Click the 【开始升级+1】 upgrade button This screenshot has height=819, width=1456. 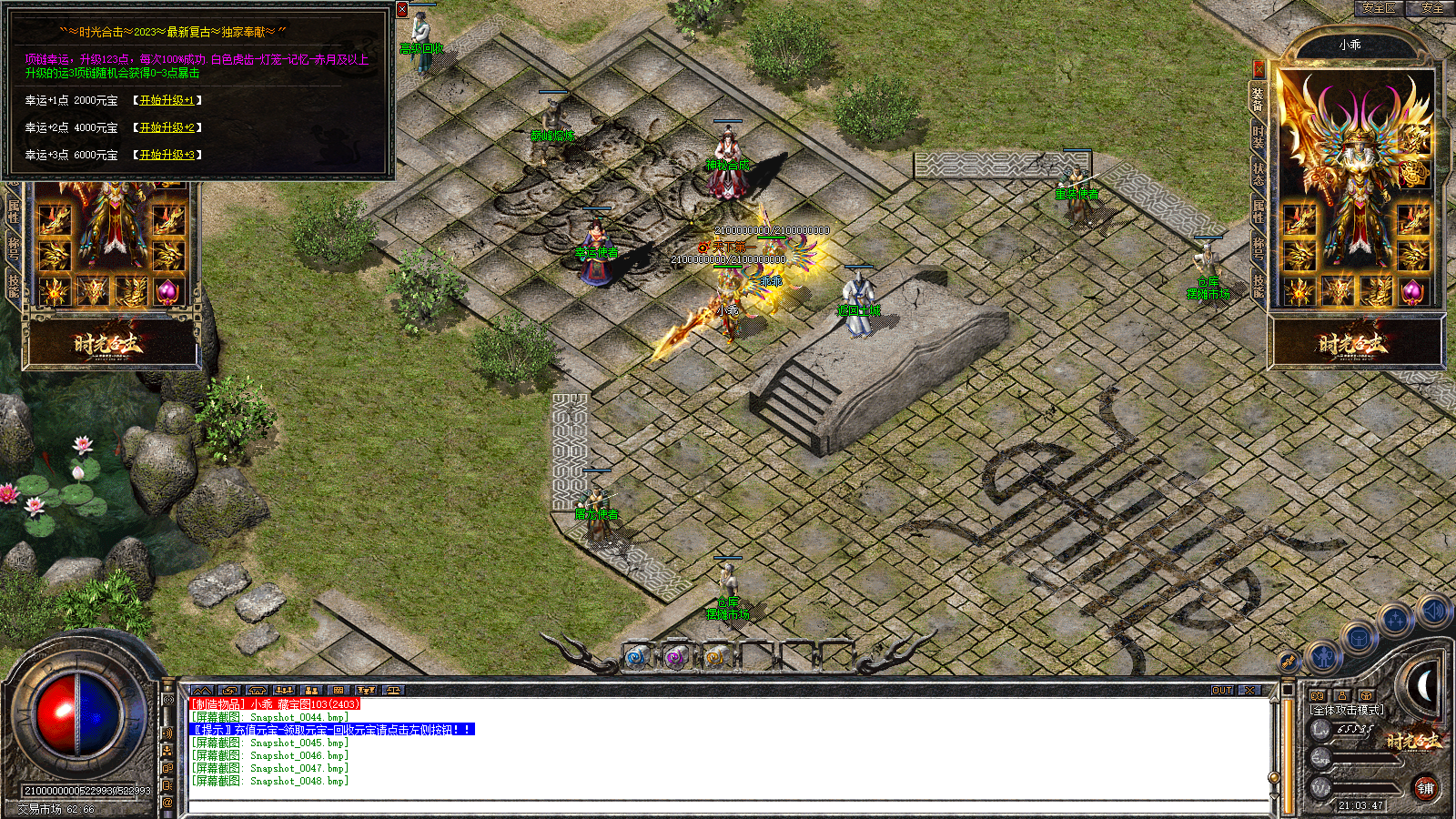[166, 101]
